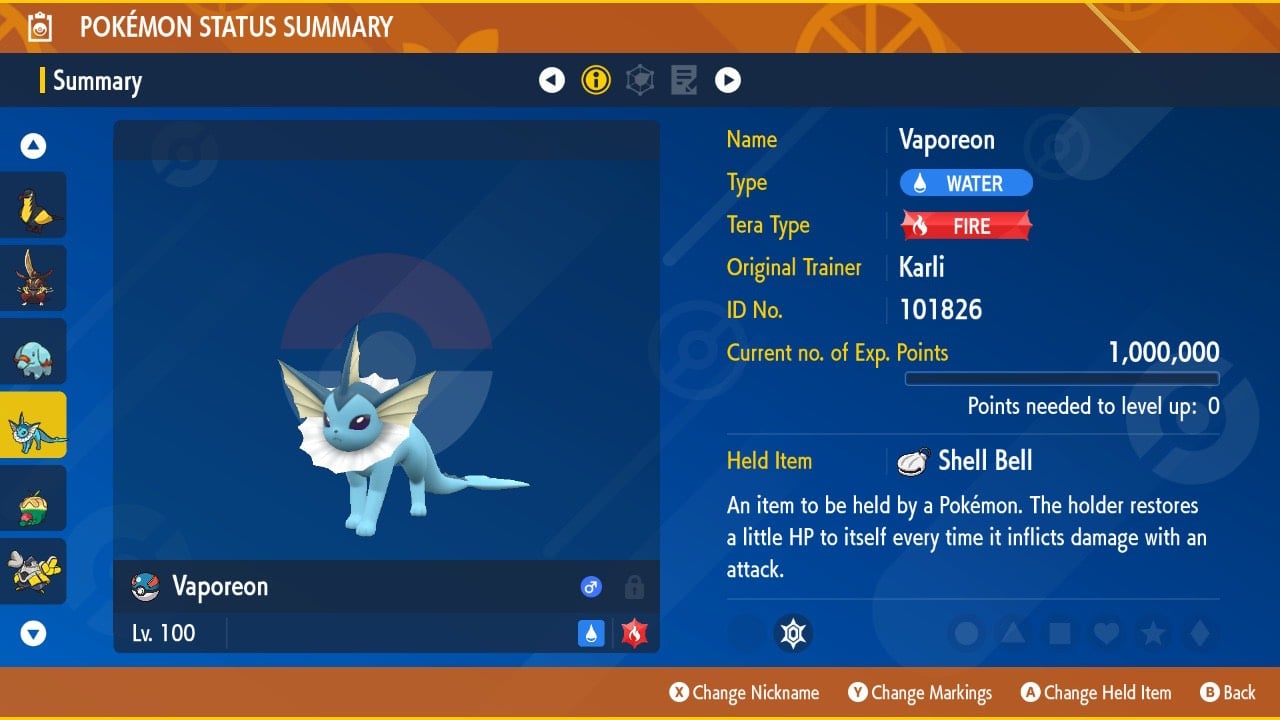This screenshot has height=720, width=1280.
Task: Toggle the lock icon on Vaporeon's card
Action: click(634, 587)
